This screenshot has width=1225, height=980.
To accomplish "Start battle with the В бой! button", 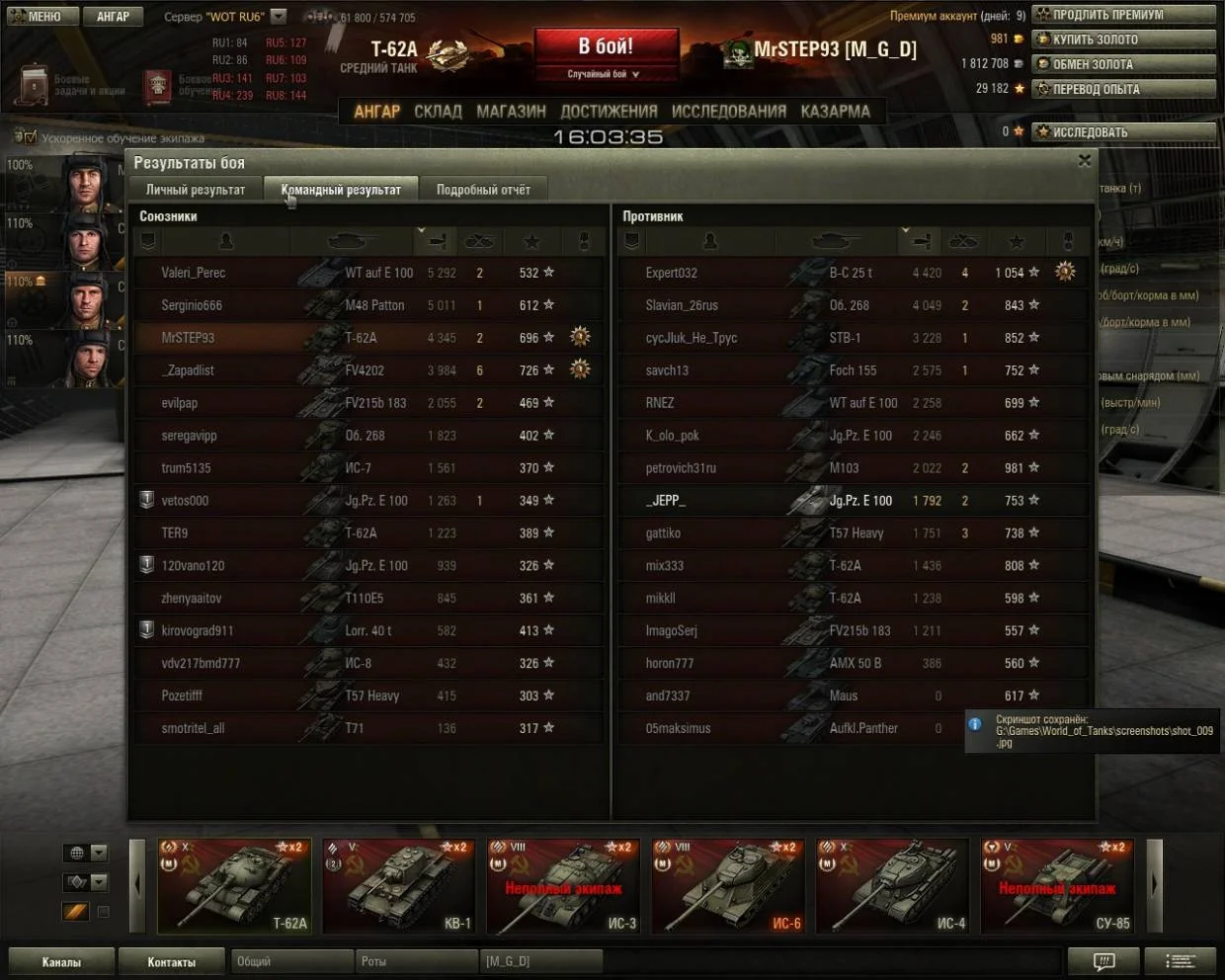I will pyautogui.click(x=606, y=47).
